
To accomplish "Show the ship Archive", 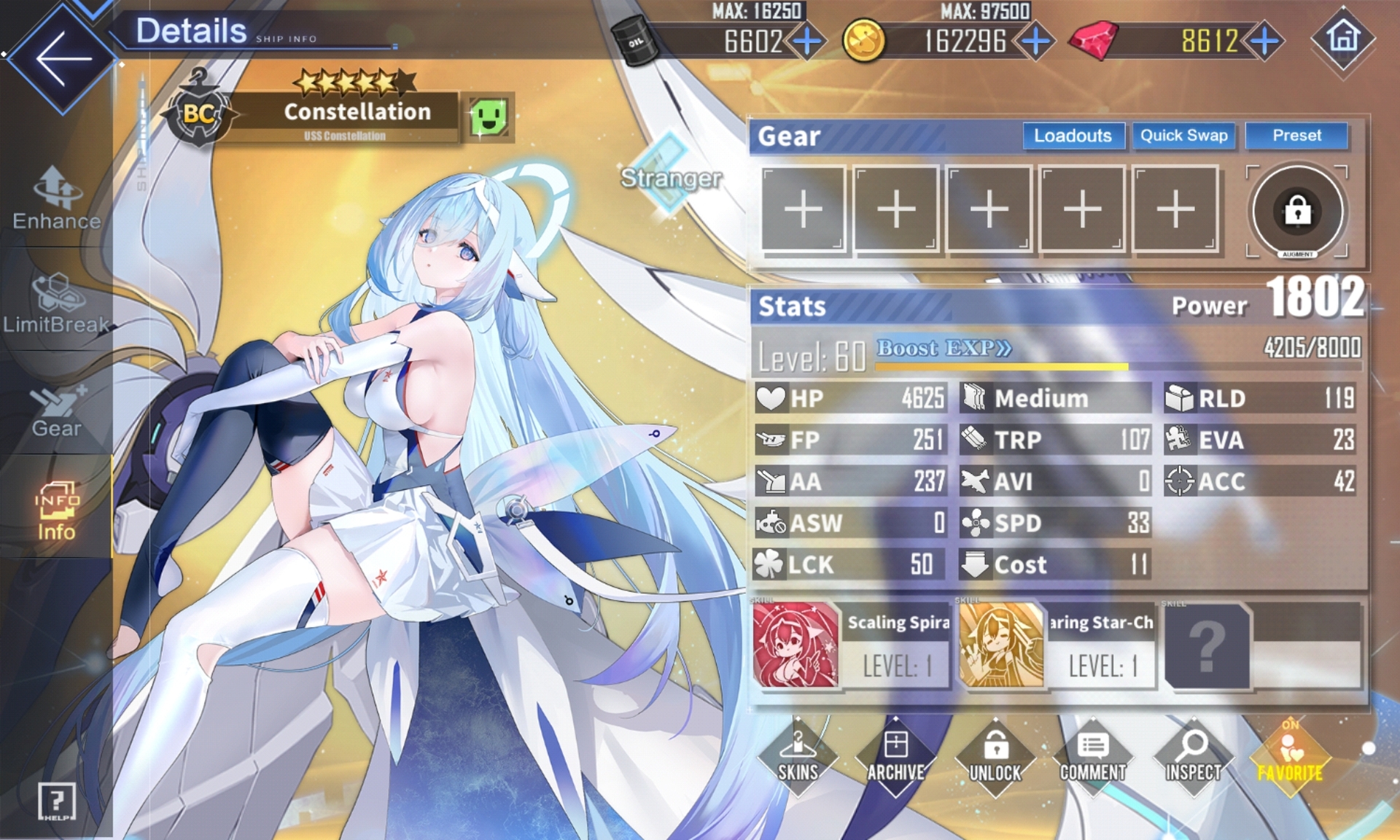I will coord(895,758).
